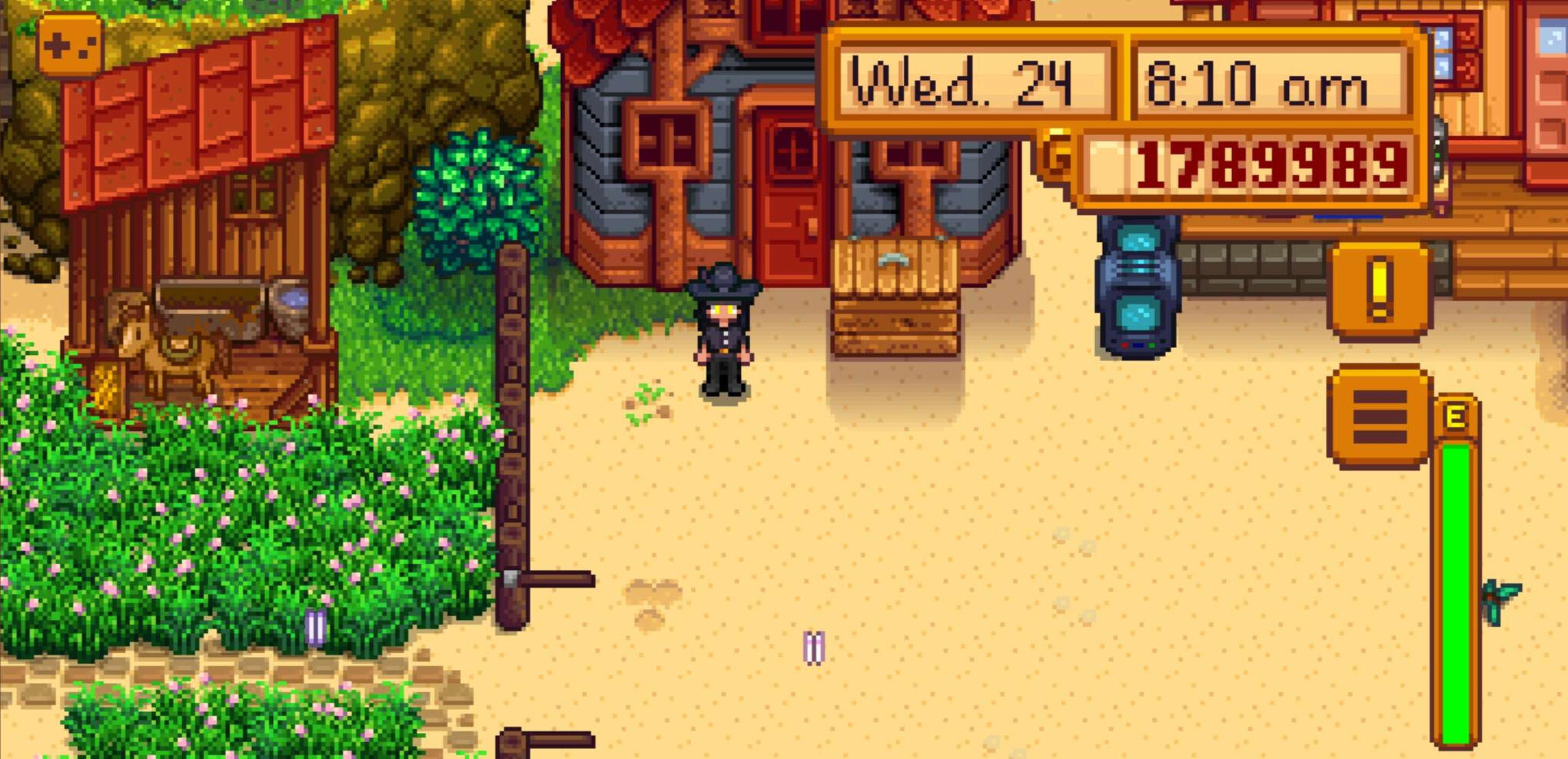The height and width of the screenshot is (759, 1568).
Task: Open the game menu with three-bar button
Action: point(1380,416)
